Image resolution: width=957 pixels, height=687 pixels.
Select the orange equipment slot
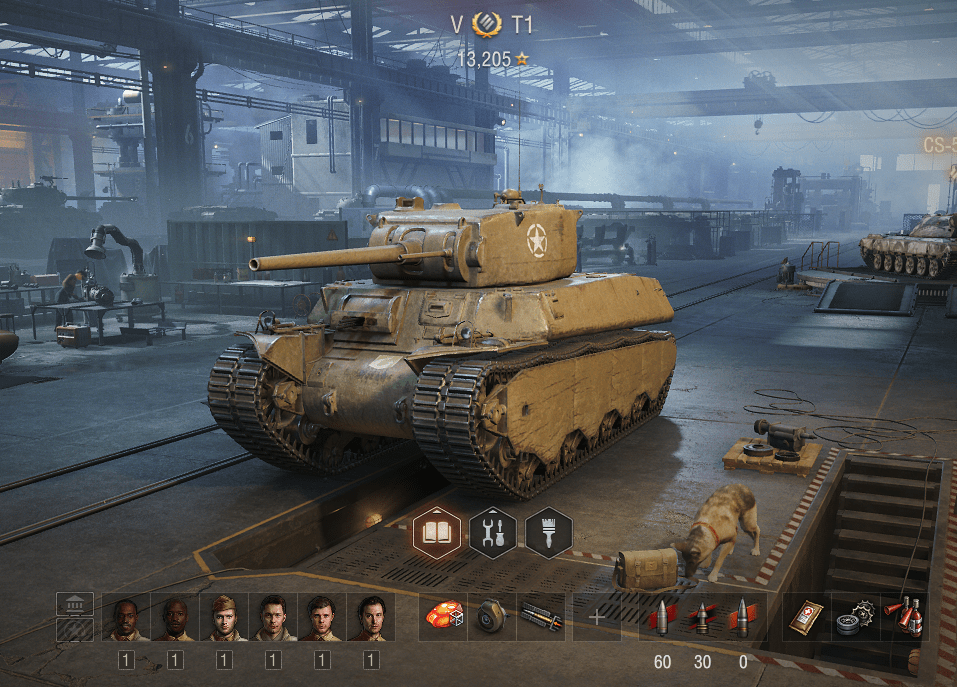click(x=443, y=617)
